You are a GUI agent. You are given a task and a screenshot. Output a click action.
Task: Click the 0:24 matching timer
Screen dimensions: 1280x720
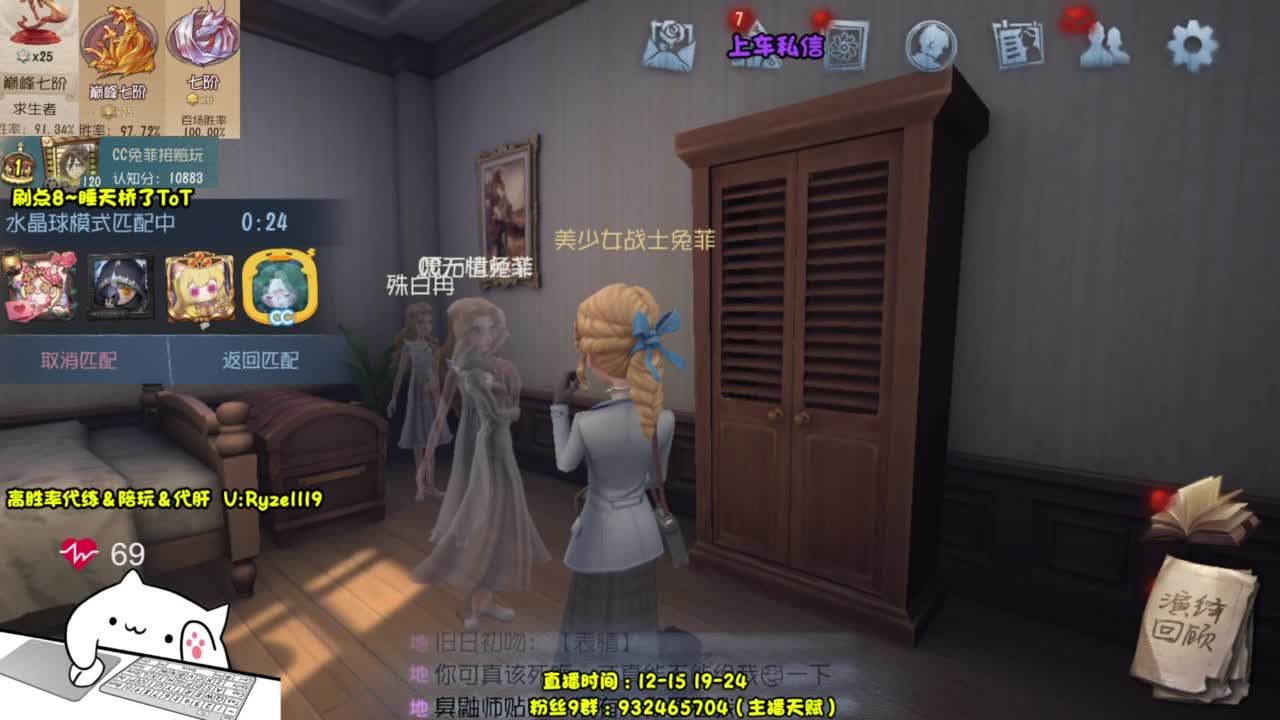(262, 221)
